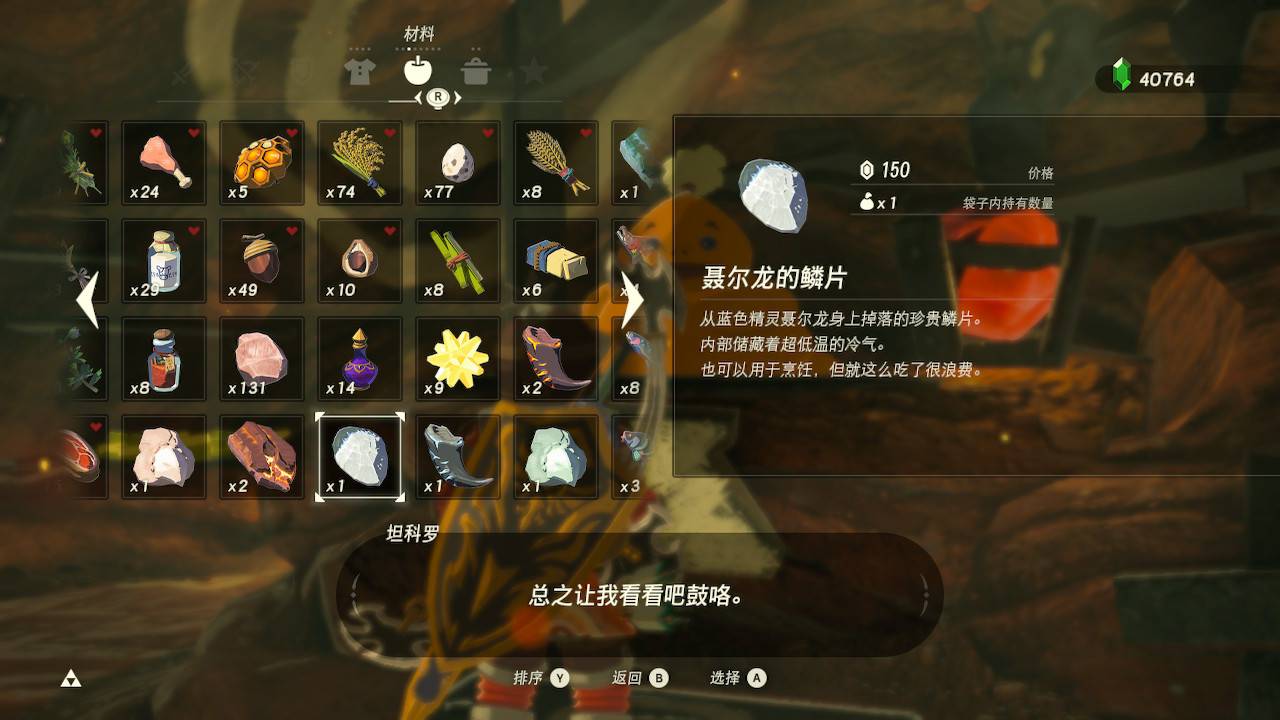Choose the fresh milk bottle slot
1280x720 pixels.
pos(164,261)
